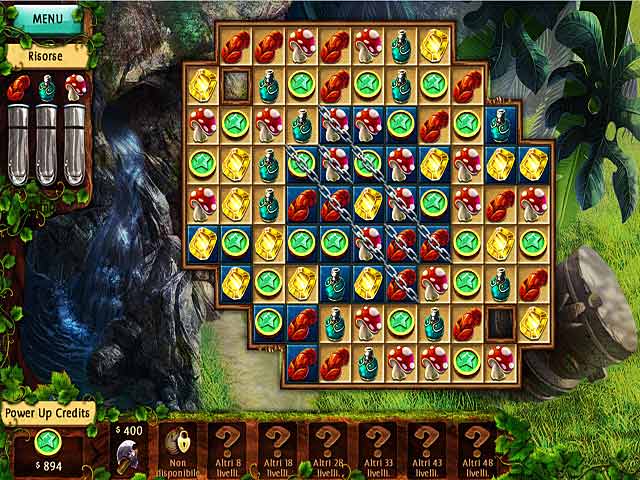Click the 'Altri 8 livelli' locked slot
The width and height of the screenshot is (640, 480).
(229, 447)
